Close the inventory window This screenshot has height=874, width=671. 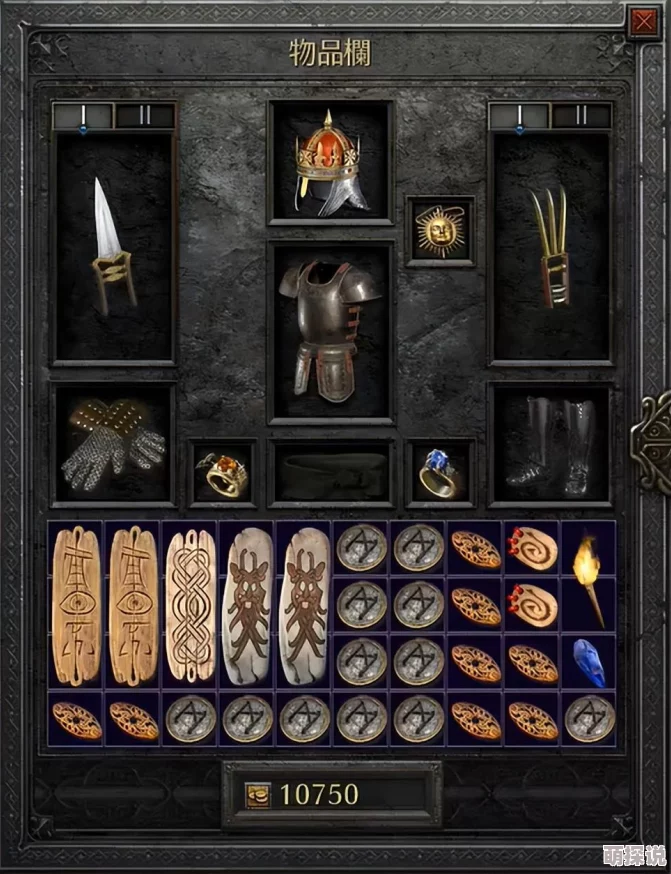[641, 22]
